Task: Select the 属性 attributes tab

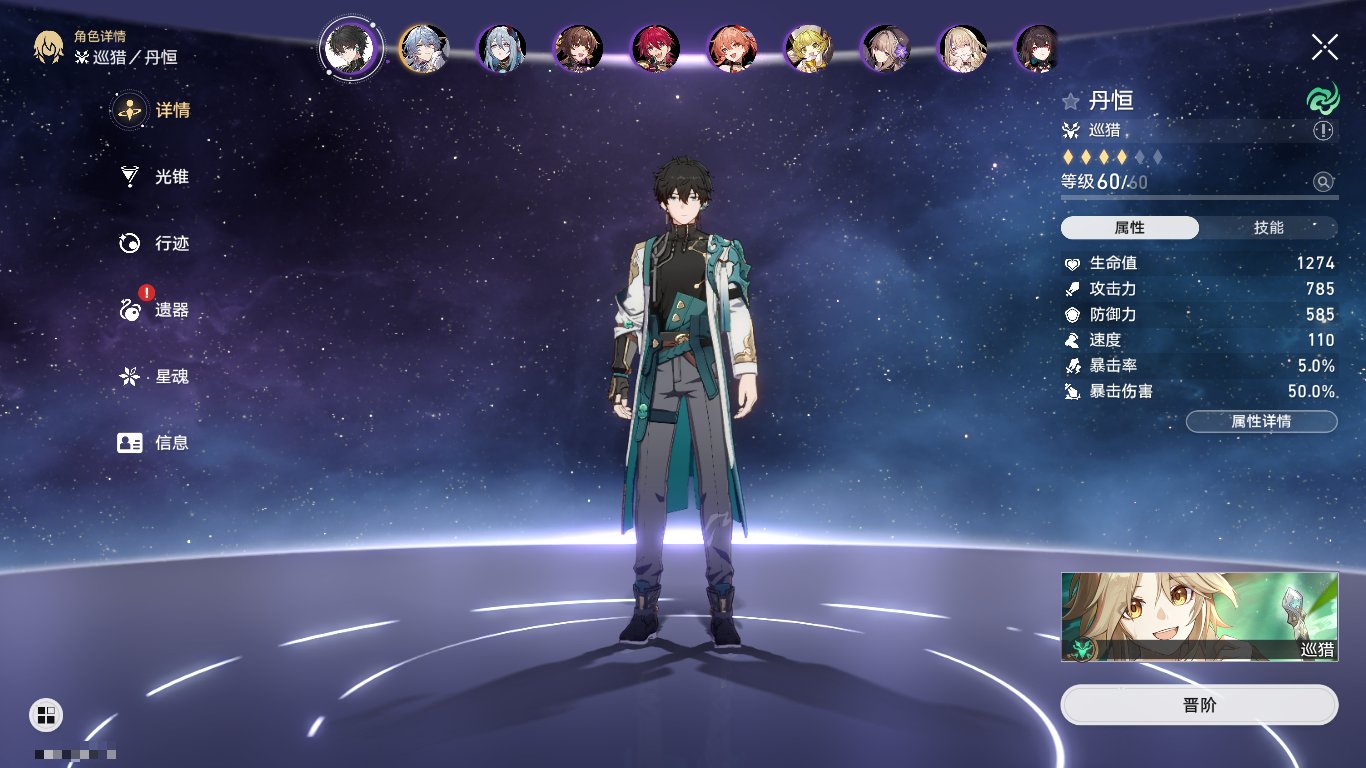Action: click(1129, 228)
